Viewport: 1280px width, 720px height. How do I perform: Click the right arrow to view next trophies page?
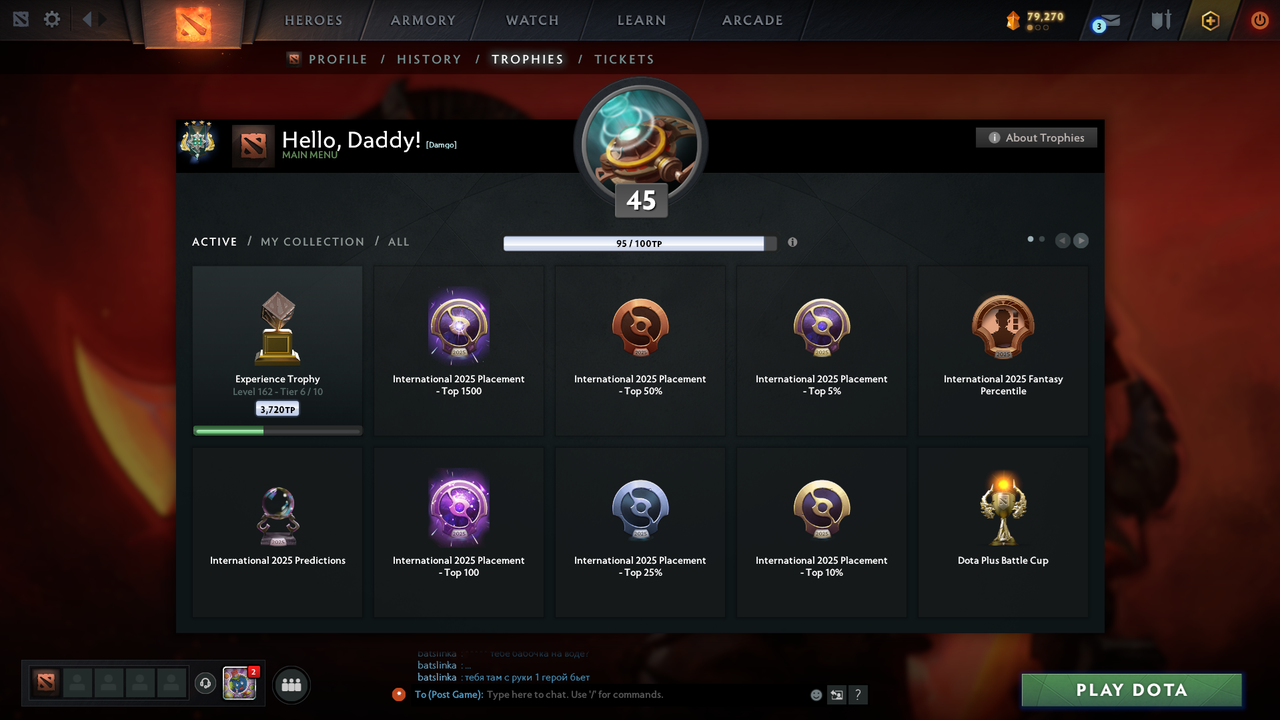click(x=1081, y=240)
